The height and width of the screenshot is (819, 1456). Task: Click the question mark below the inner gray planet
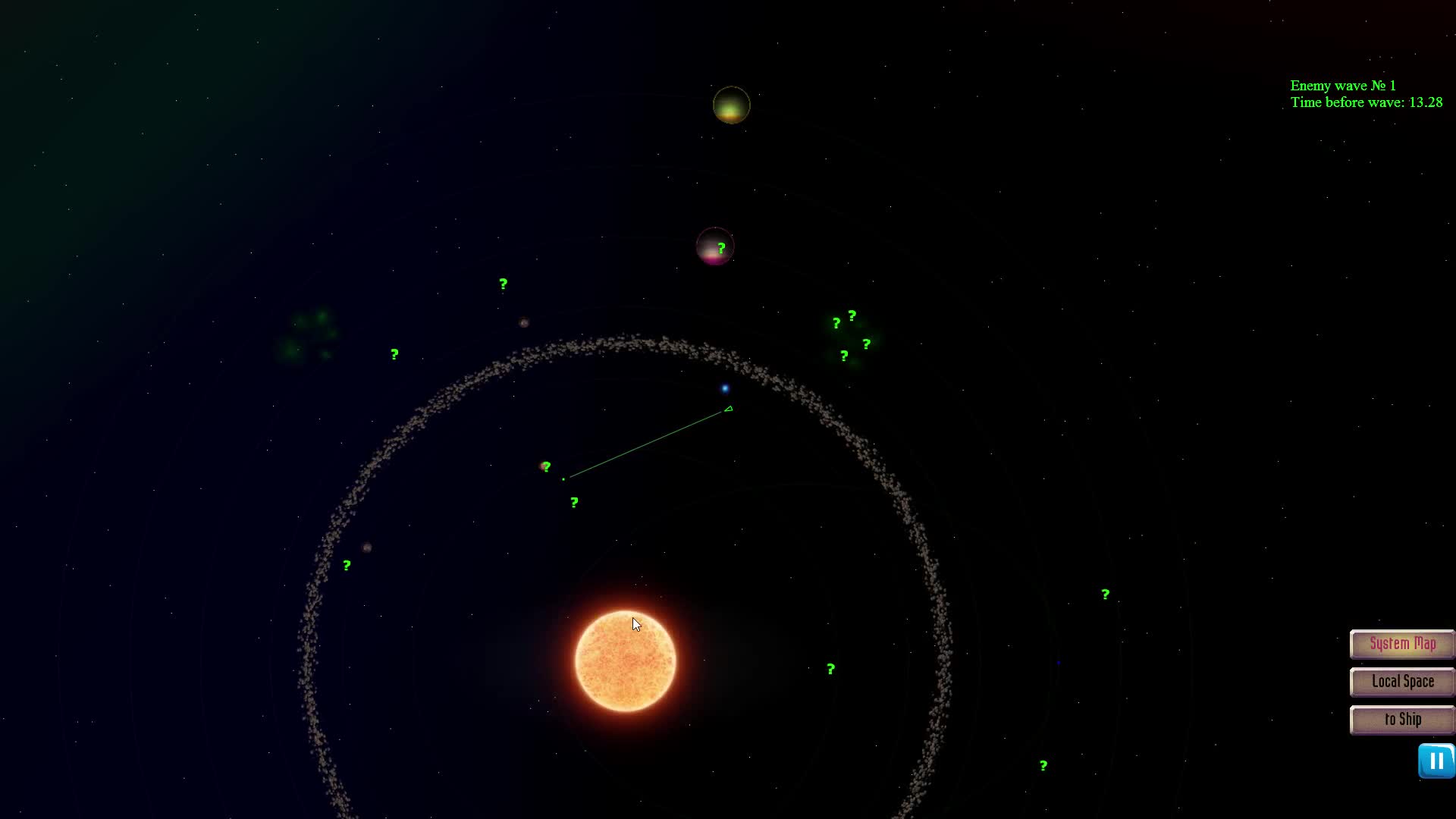tap(573, 502)
